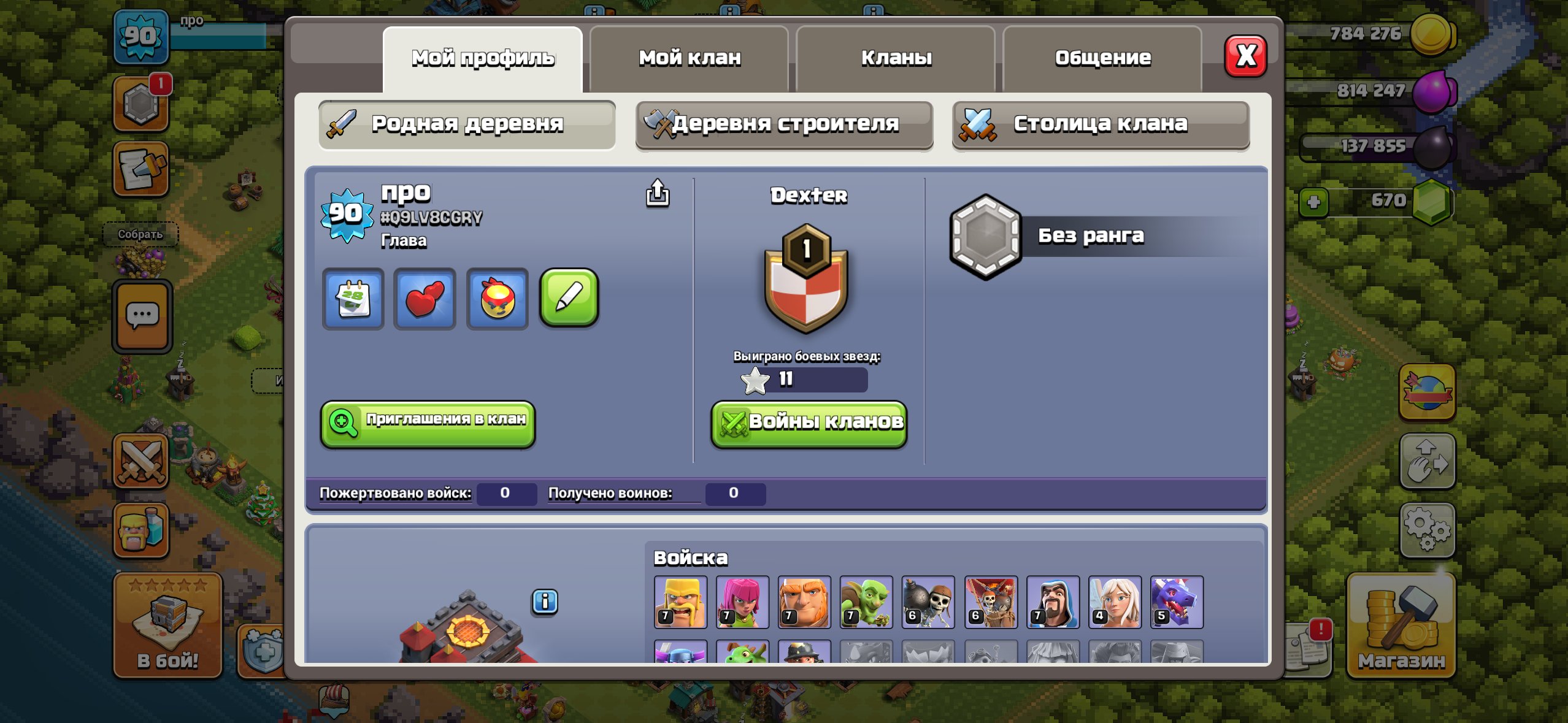This screenshot has height=723, width=1568.
Task: Select Столица клана view
Action: click(1101, 124)
